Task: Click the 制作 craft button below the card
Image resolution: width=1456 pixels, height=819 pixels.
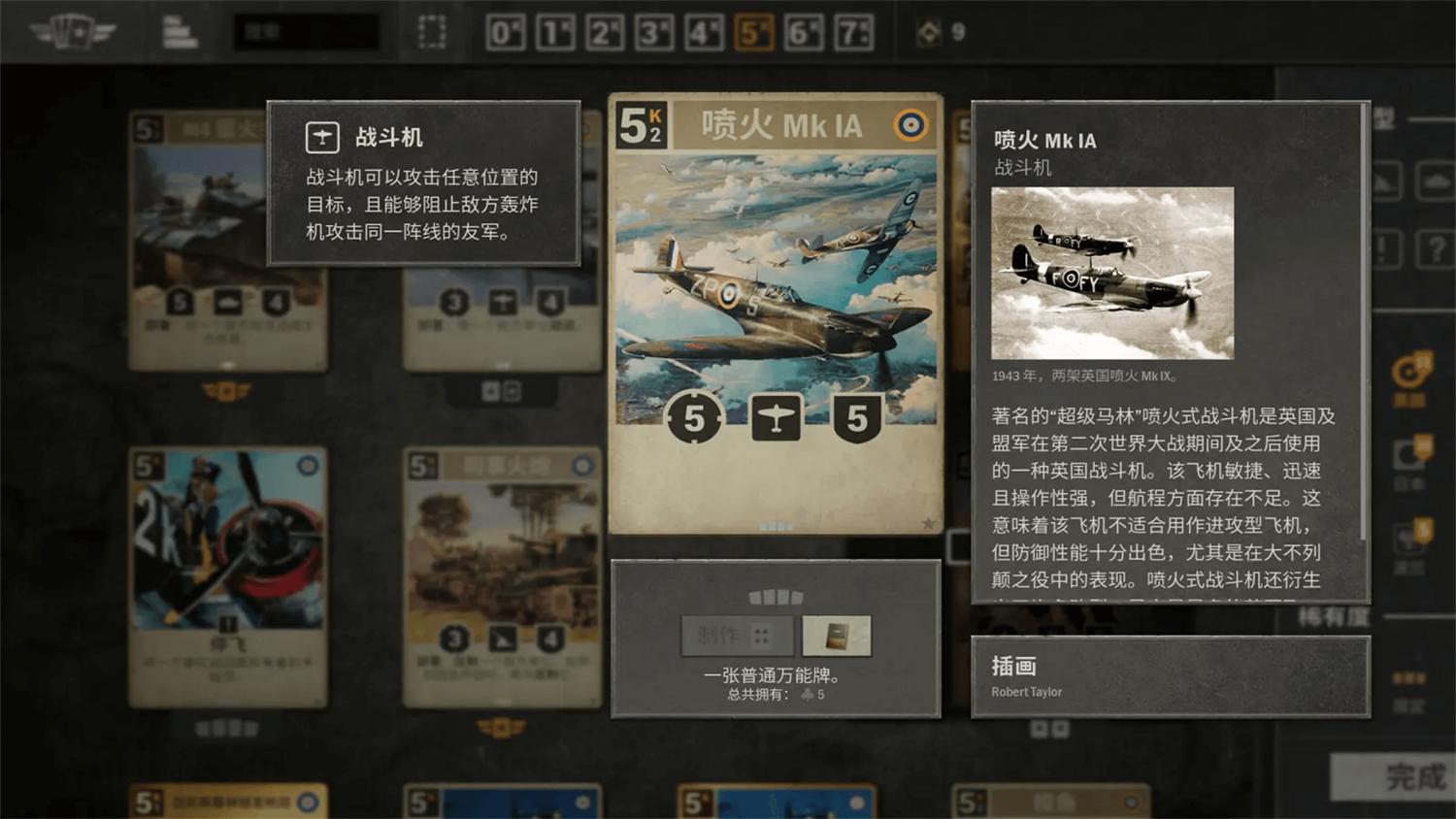Action: tap(738, 636)
